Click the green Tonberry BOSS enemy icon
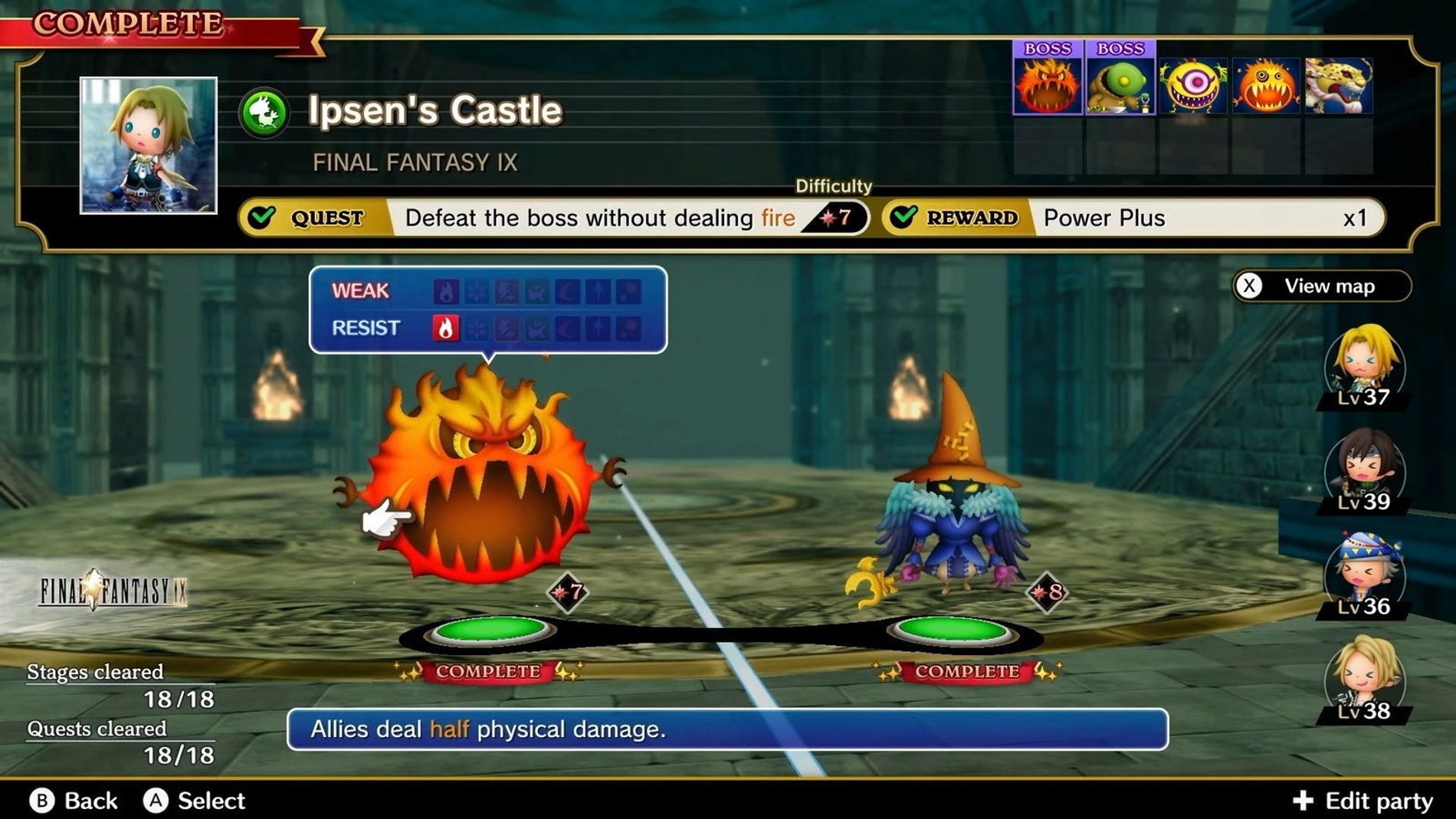Viewport: 1456px width, 819px height. pyautogui.click(x=1120, y=84)
